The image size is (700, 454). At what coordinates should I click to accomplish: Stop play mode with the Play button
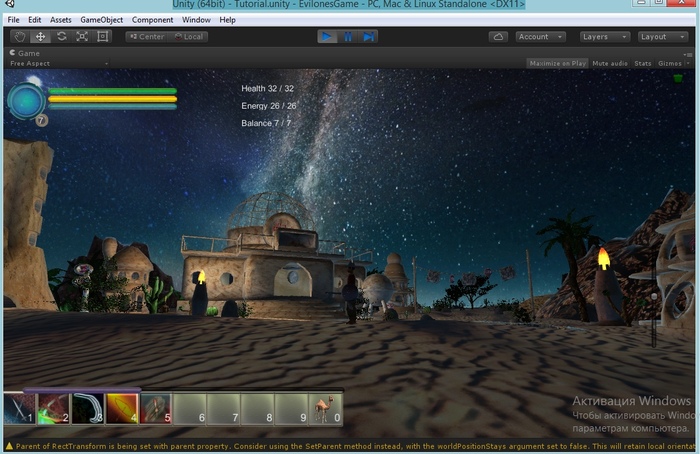(327, 37)
